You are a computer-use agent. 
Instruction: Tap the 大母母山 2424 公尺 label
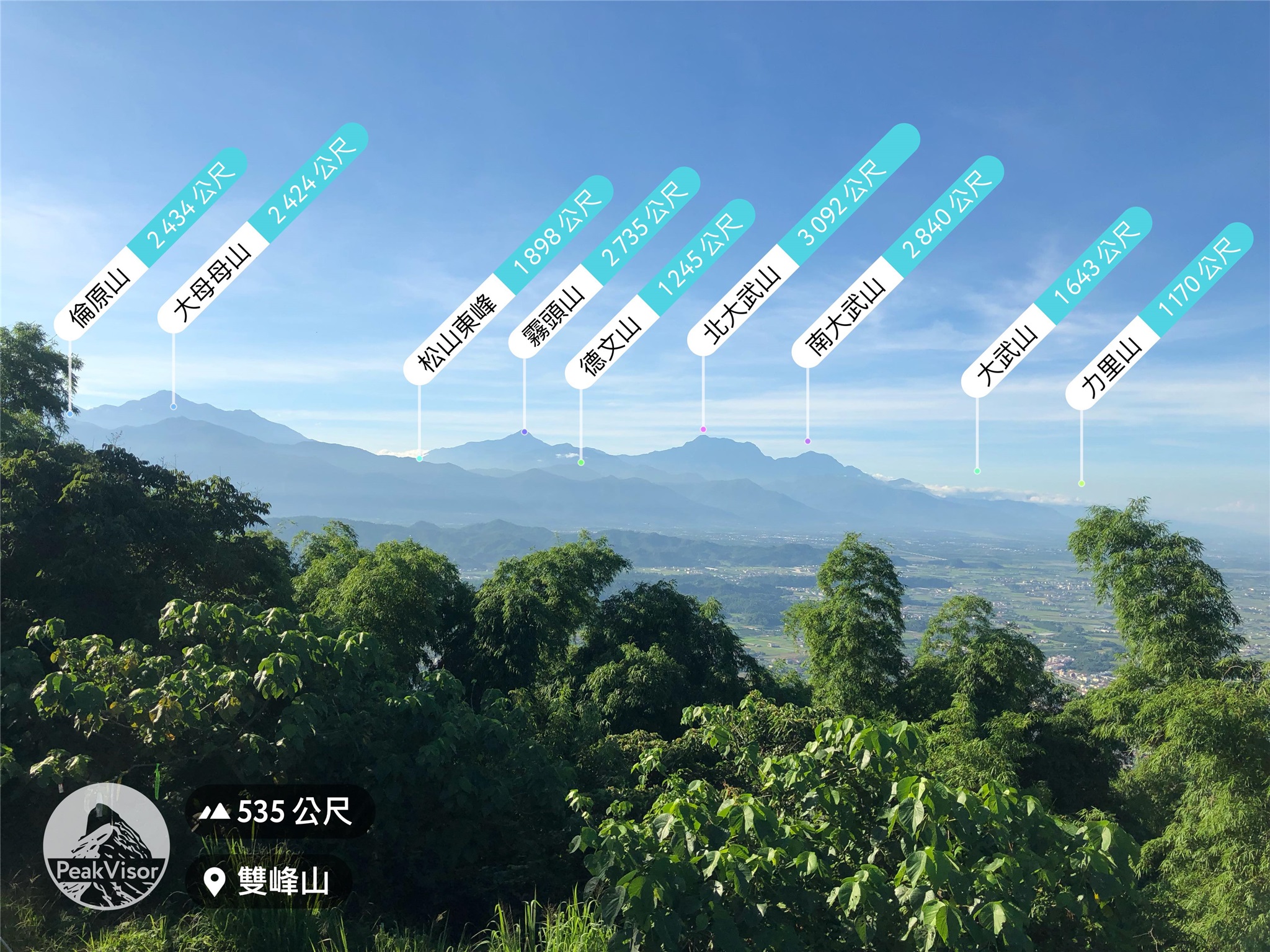click(x=263, y=228)
